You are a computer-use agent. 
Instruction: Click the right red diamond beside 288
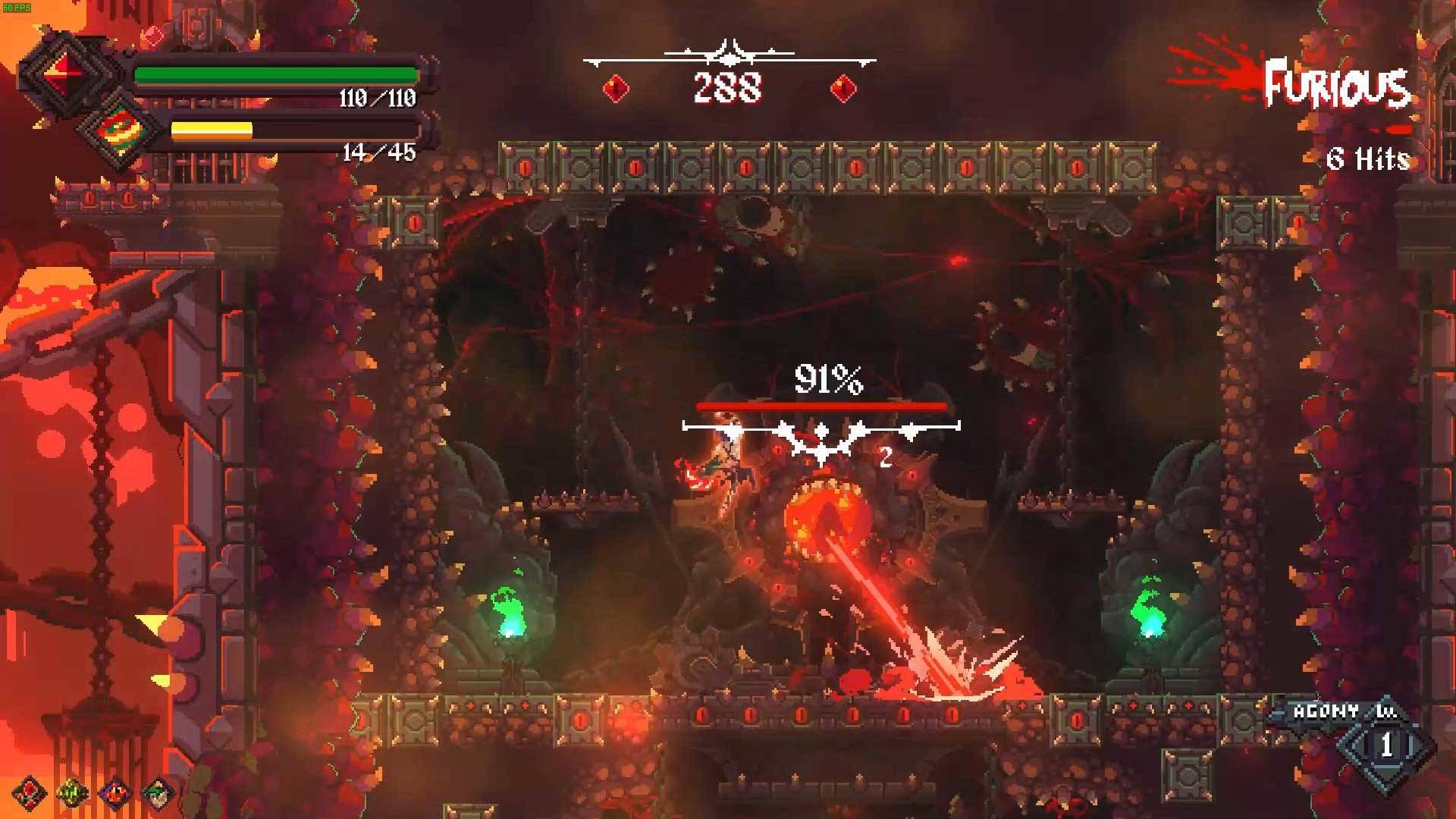pos(843,88)
